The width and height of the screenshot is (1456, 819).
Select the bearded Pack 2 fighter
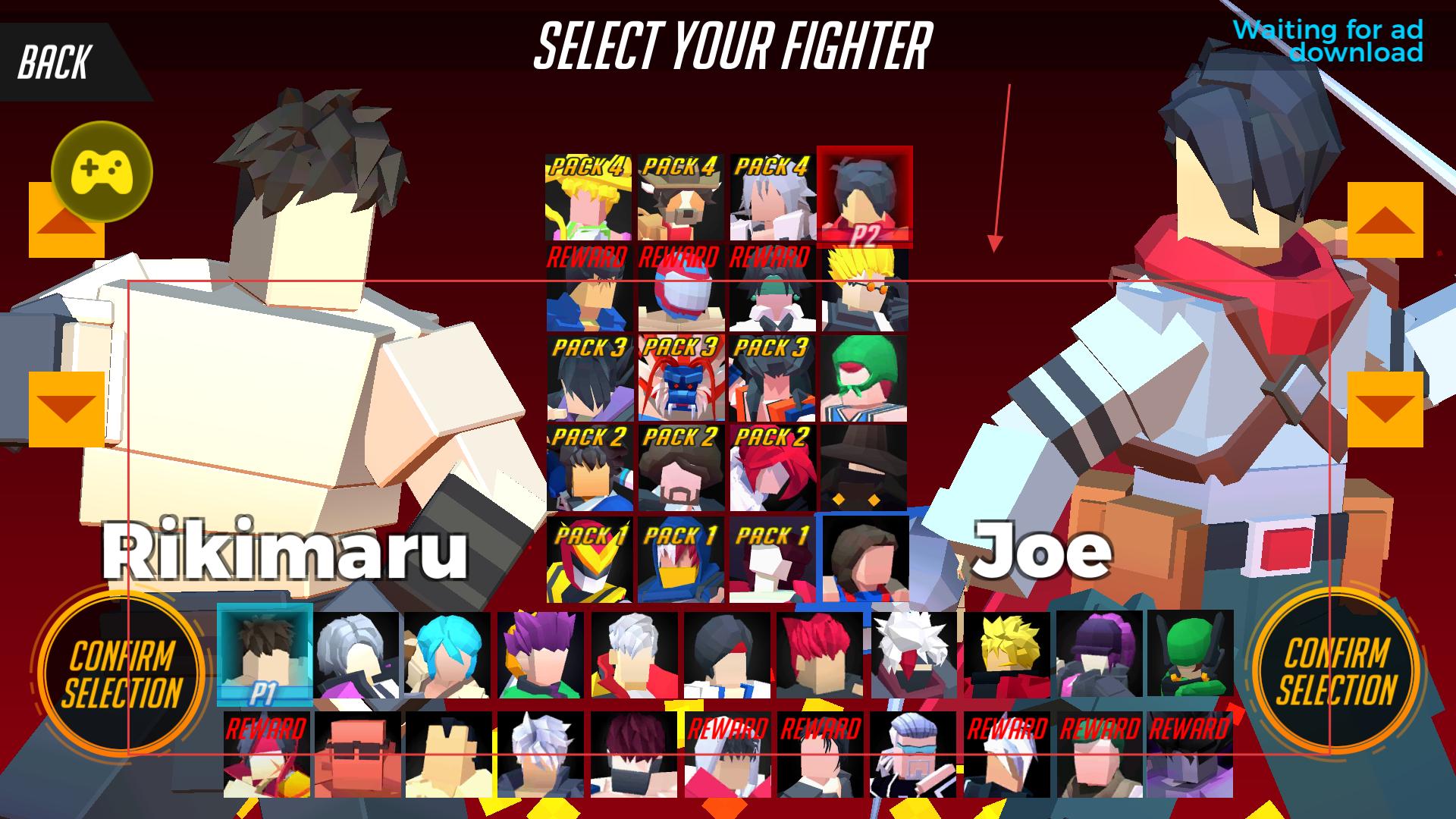click(681, 467)
